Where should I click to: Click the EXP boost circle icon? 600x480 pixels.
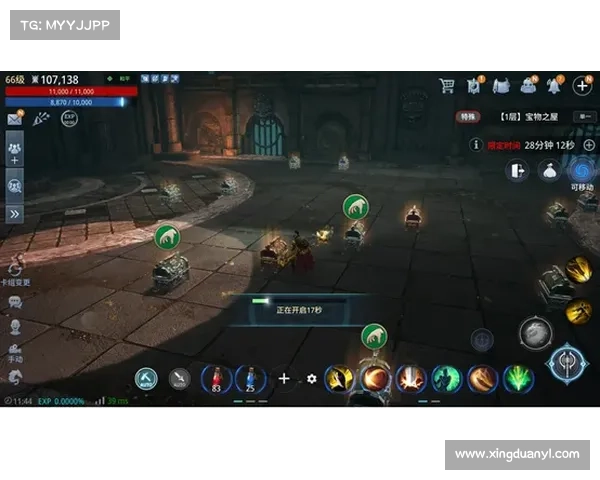69,118
